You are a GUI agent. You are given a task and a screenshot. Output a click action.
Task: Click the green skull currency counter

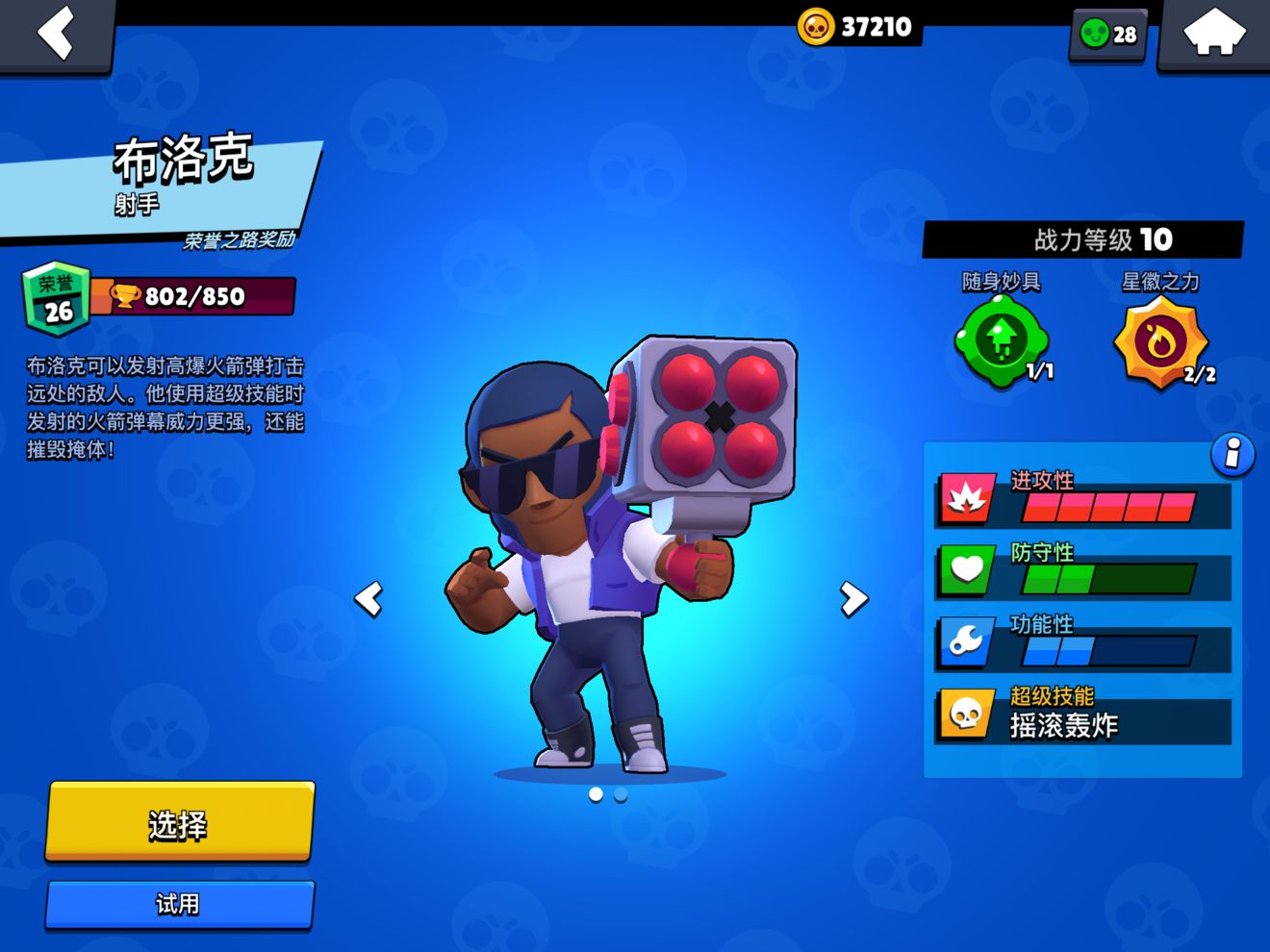click(x=1108, y=35)
